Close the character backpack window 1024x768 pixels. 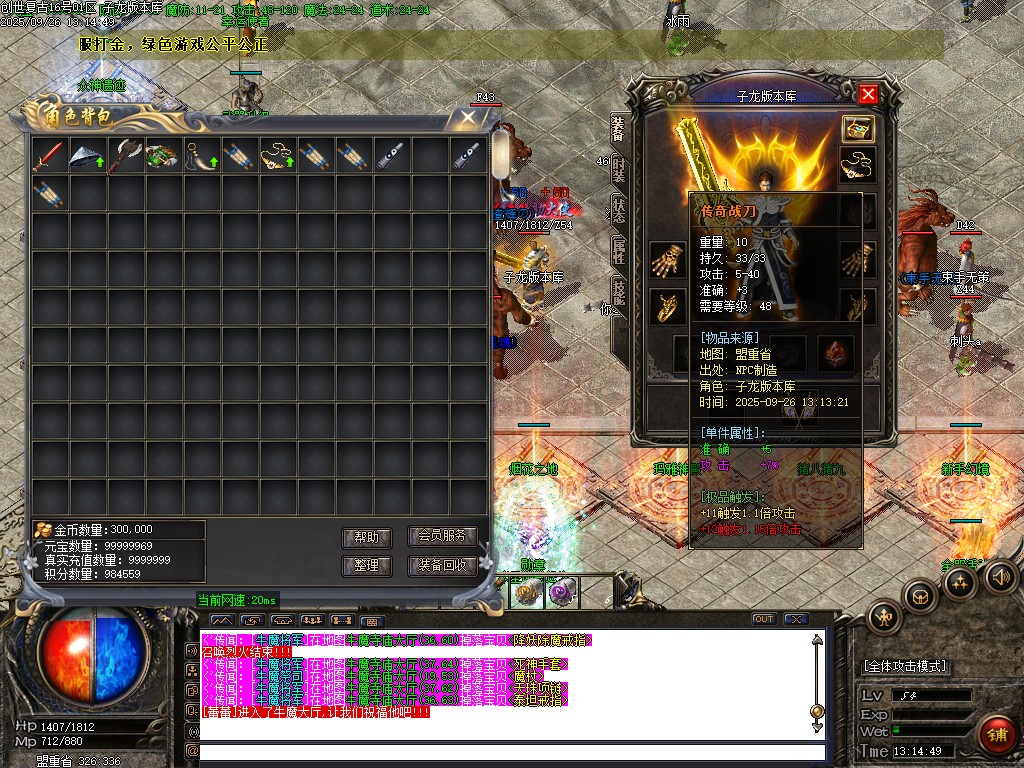pyautogui.click(x=468, y=117)
